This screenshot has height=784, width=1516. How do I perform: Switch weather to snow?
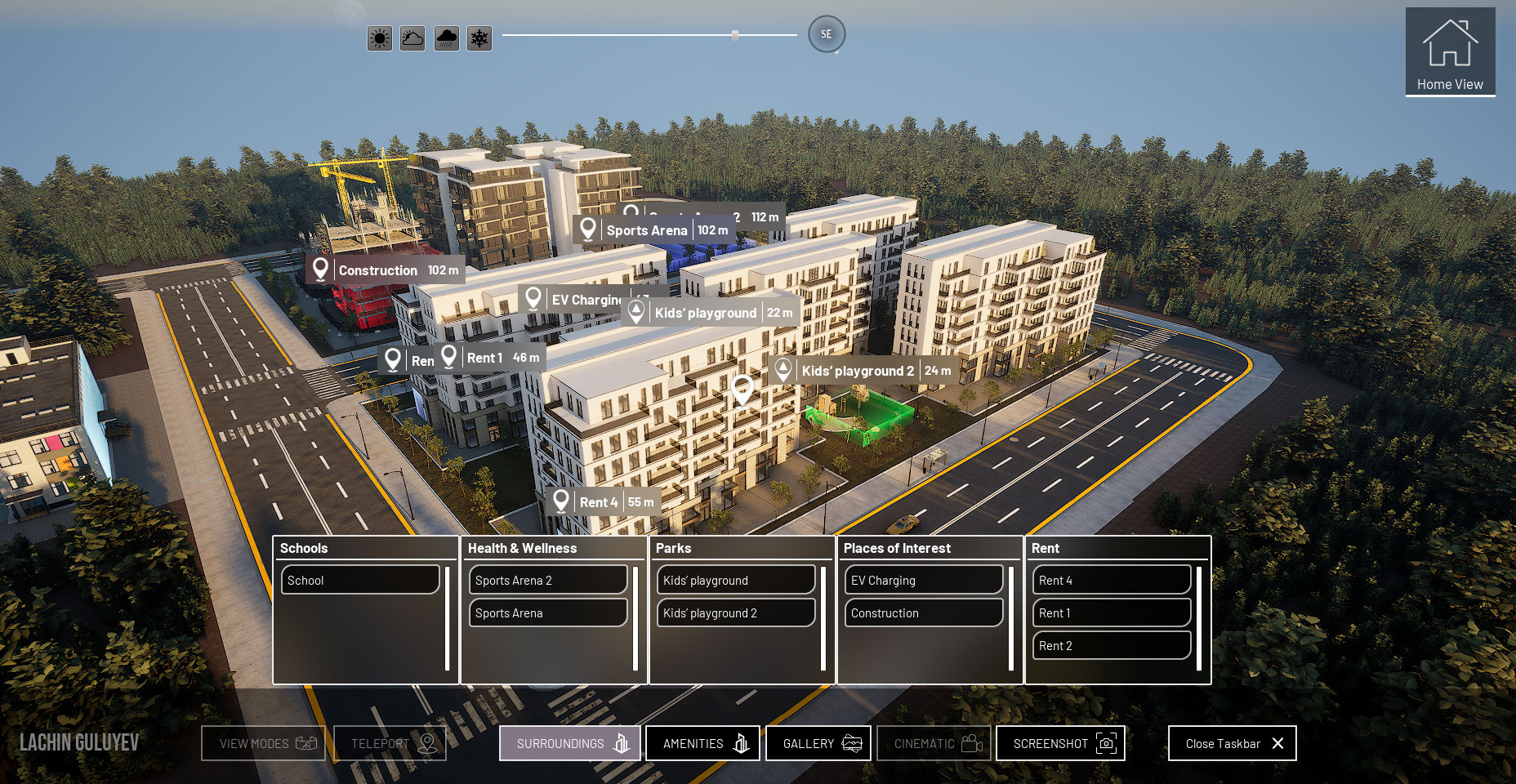[479, 38]
